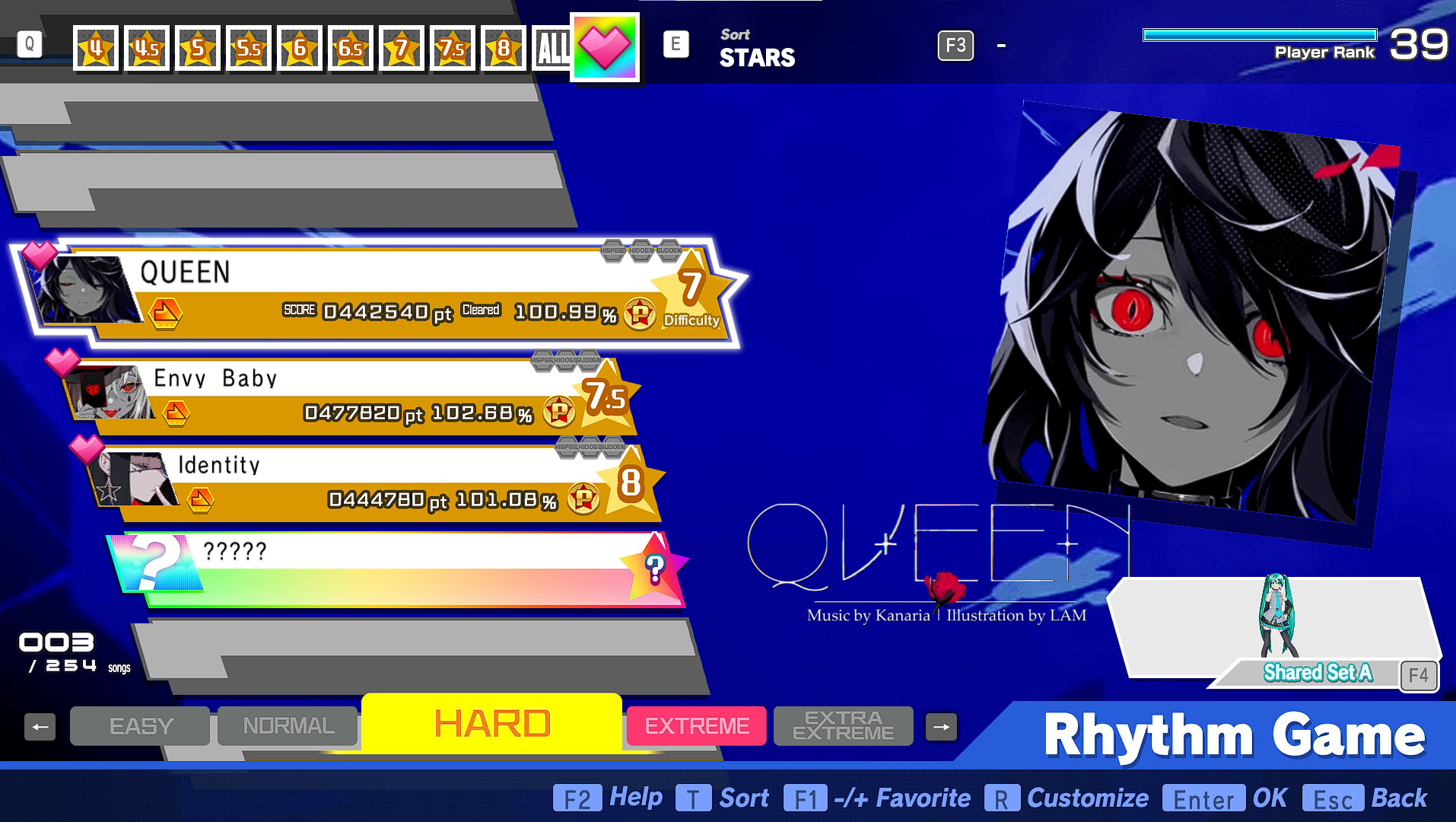This screenshot has height=822, width=1456.
Task: Open Shared Set A module selection
Action: [x=1318, y=672]
